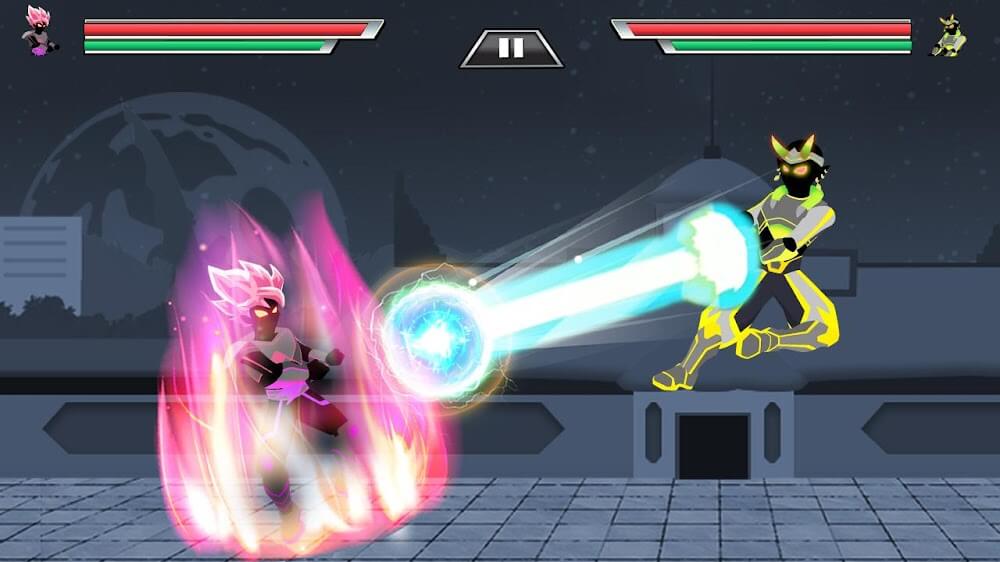
Task: Pause the fight with the pause button
Action: [x=511, y=48]
